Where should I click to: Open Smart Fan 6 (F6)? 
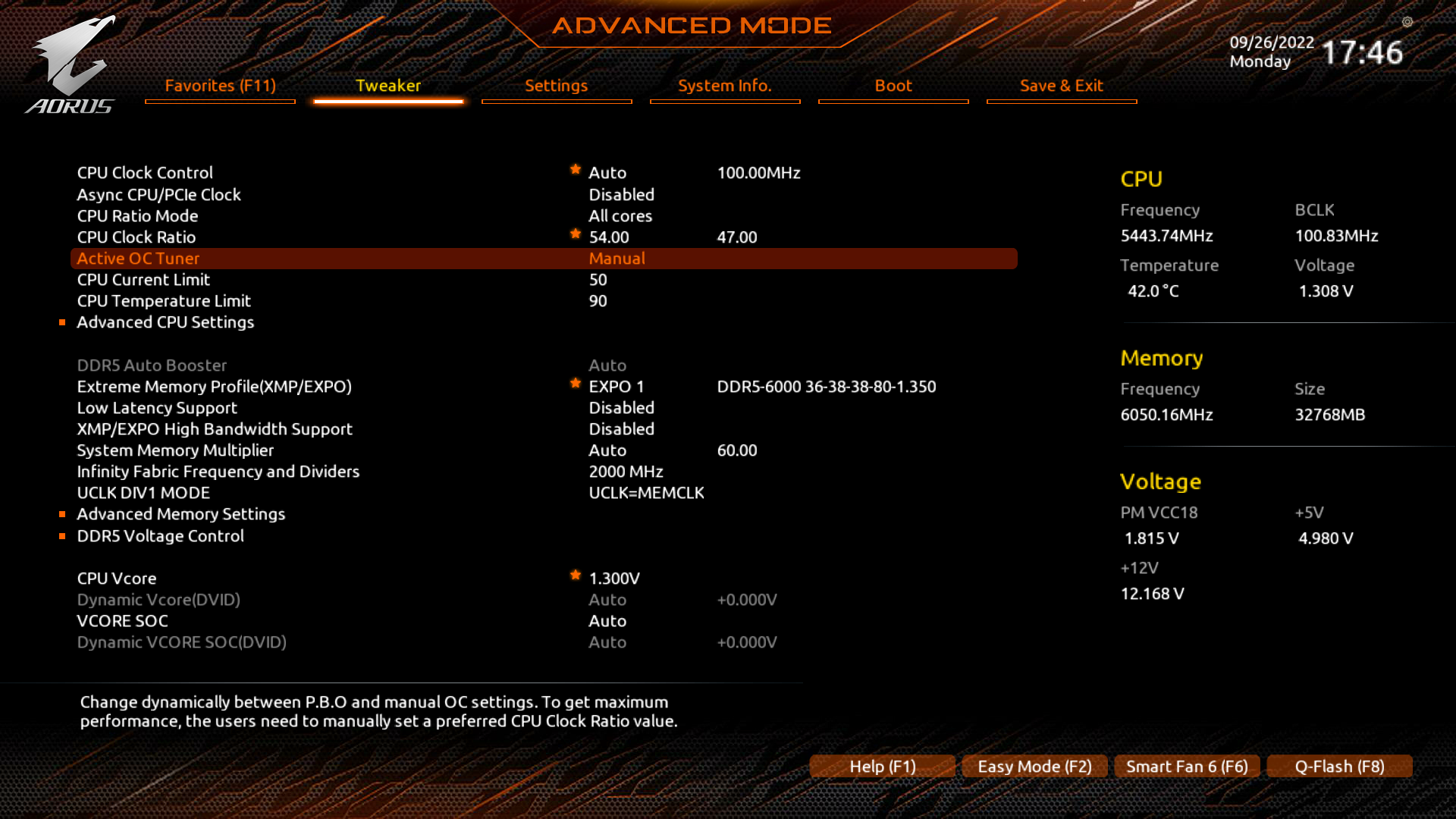(1187, 766)
